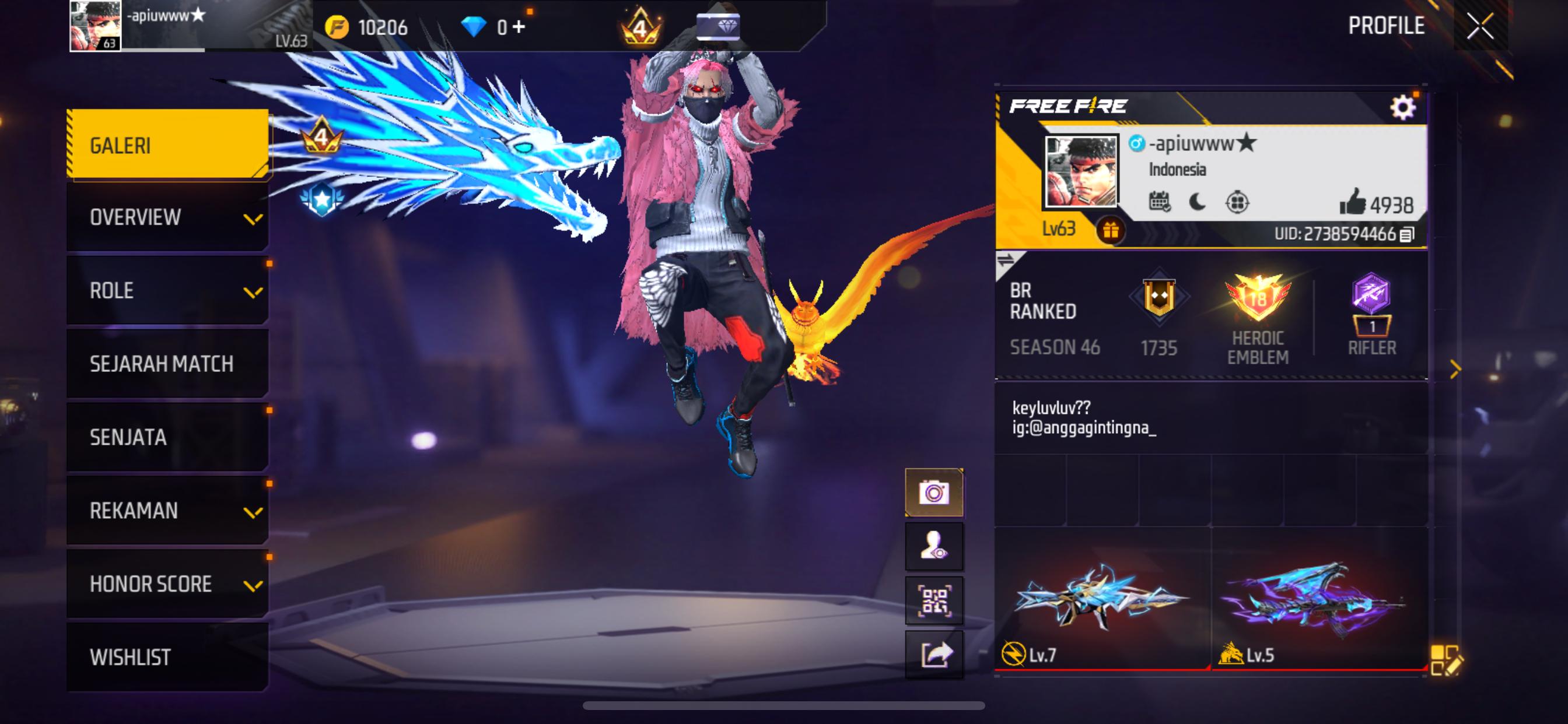This screenshot has width=1568, height=724.
Task: Open the SENJATA menu
Action: 167,437
